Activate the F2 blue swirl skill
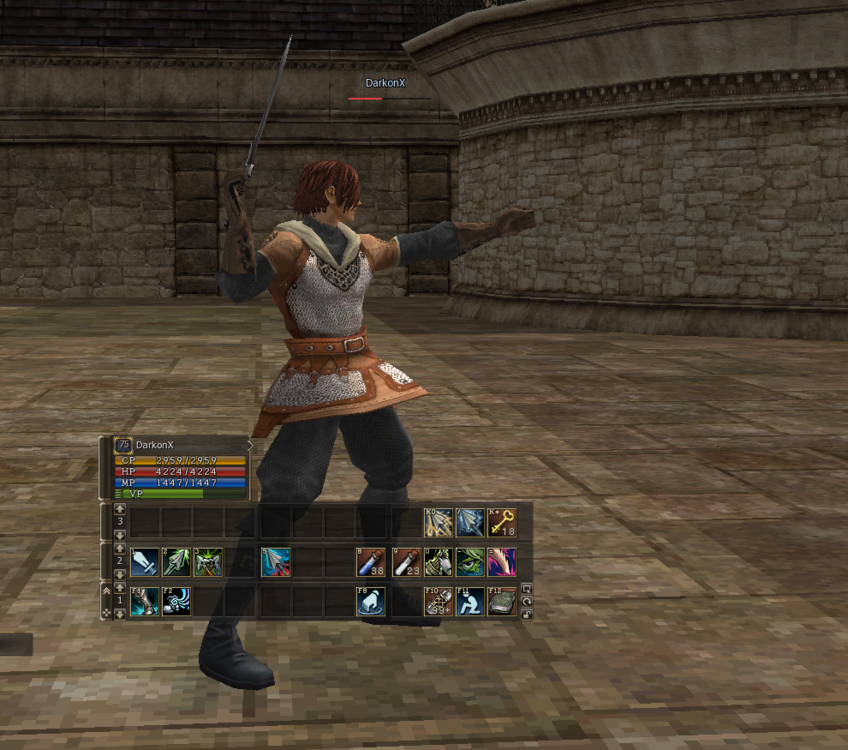The width and height of the screenshot is (848, 750). click(176, 601)
